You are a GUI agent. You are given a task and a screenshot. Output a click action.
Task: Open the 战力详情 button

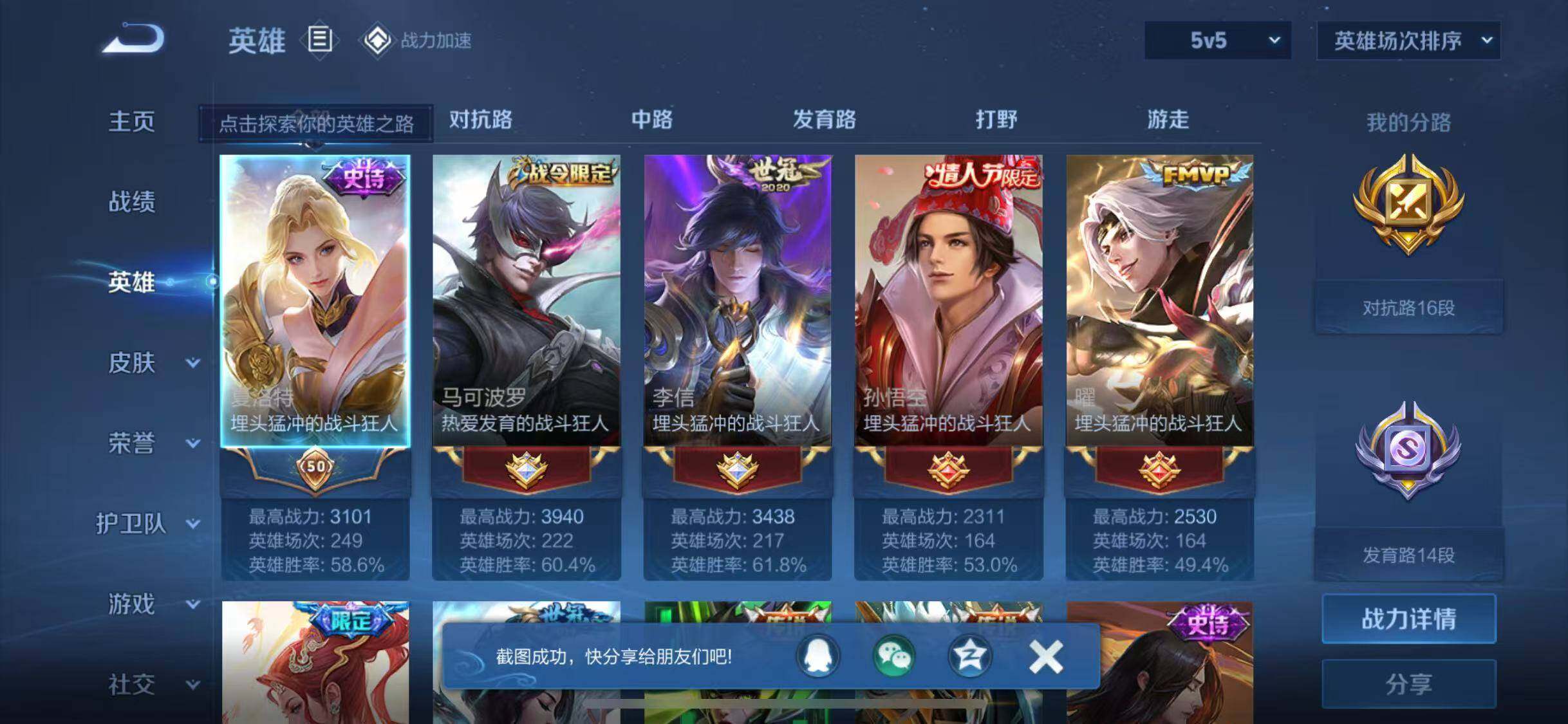click(1408, 619)
